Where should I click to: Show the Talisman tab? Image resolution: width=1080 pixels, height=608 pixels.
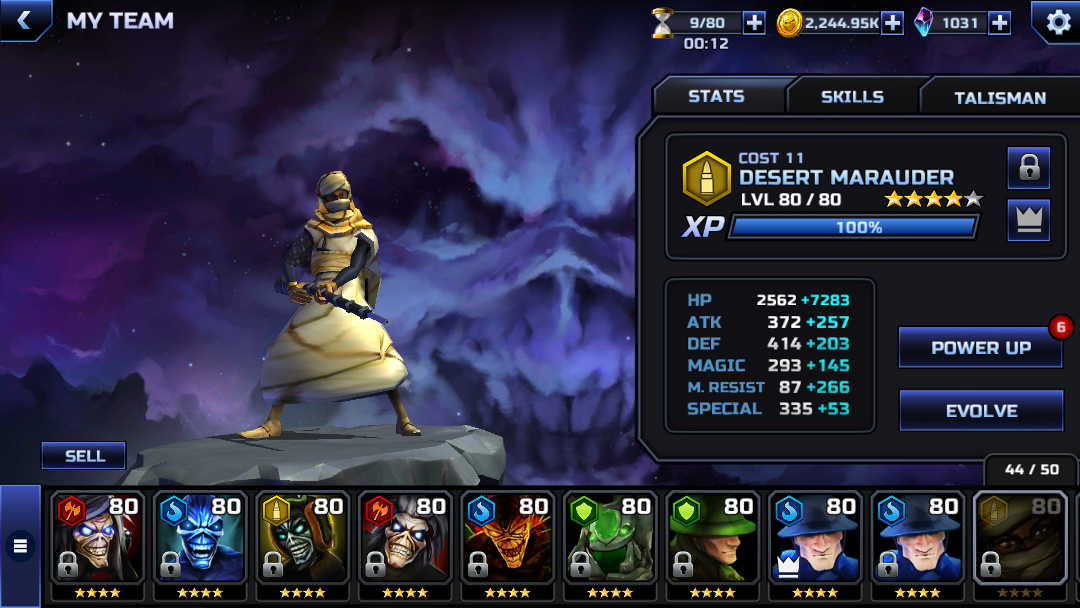999,98
